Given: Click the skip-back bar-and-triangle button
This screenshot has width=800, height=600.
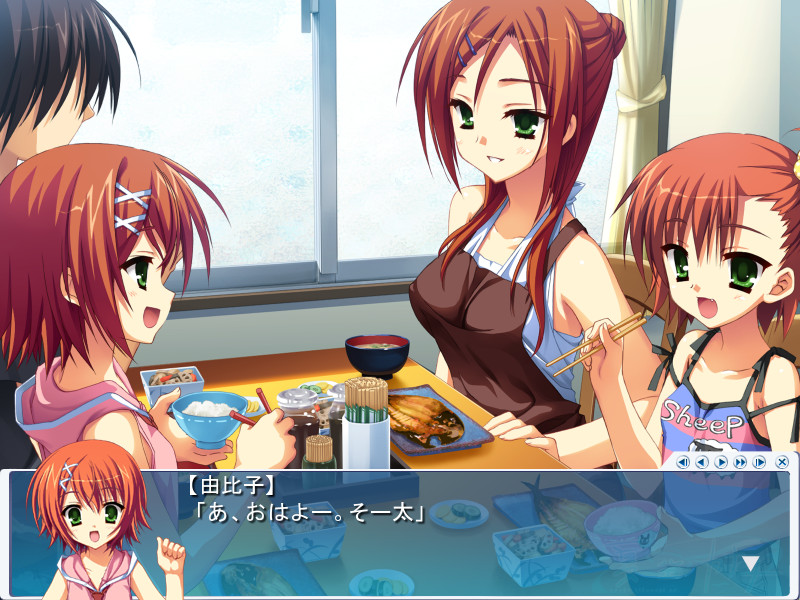Looking at the screenshot, I should click(x=683, y=462).
